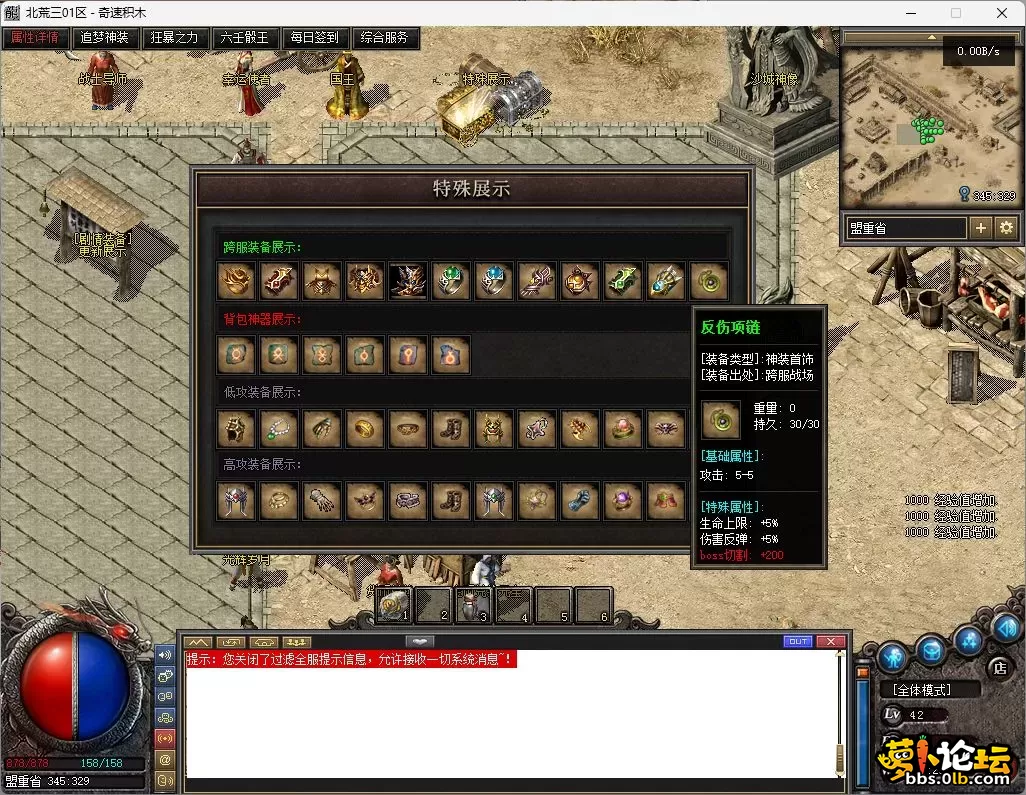
Task: Click the plus button beside 盟重省
Action: 980,228
